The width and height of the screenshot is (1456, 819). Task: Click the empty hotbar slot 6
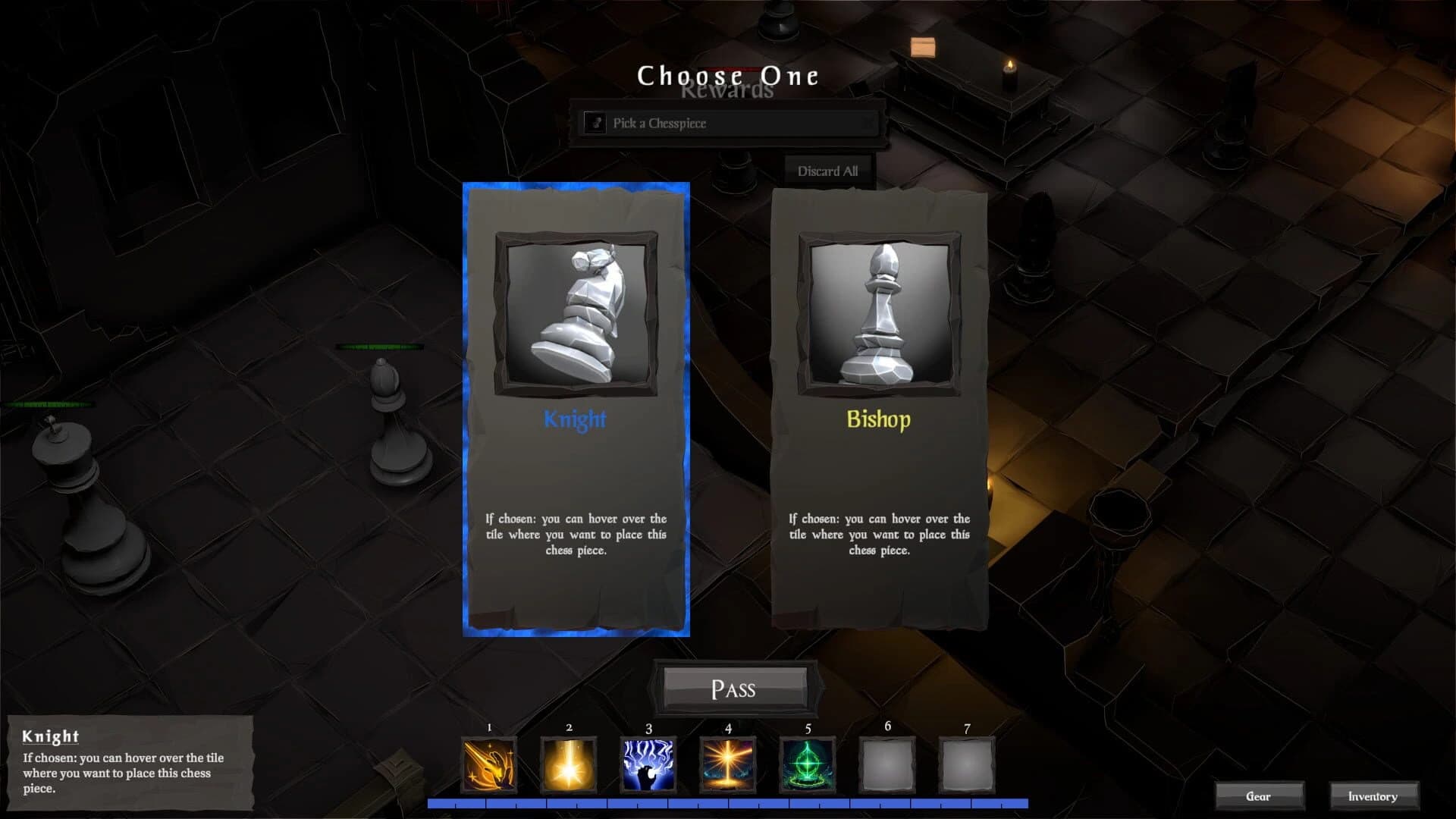click(887, 764)
